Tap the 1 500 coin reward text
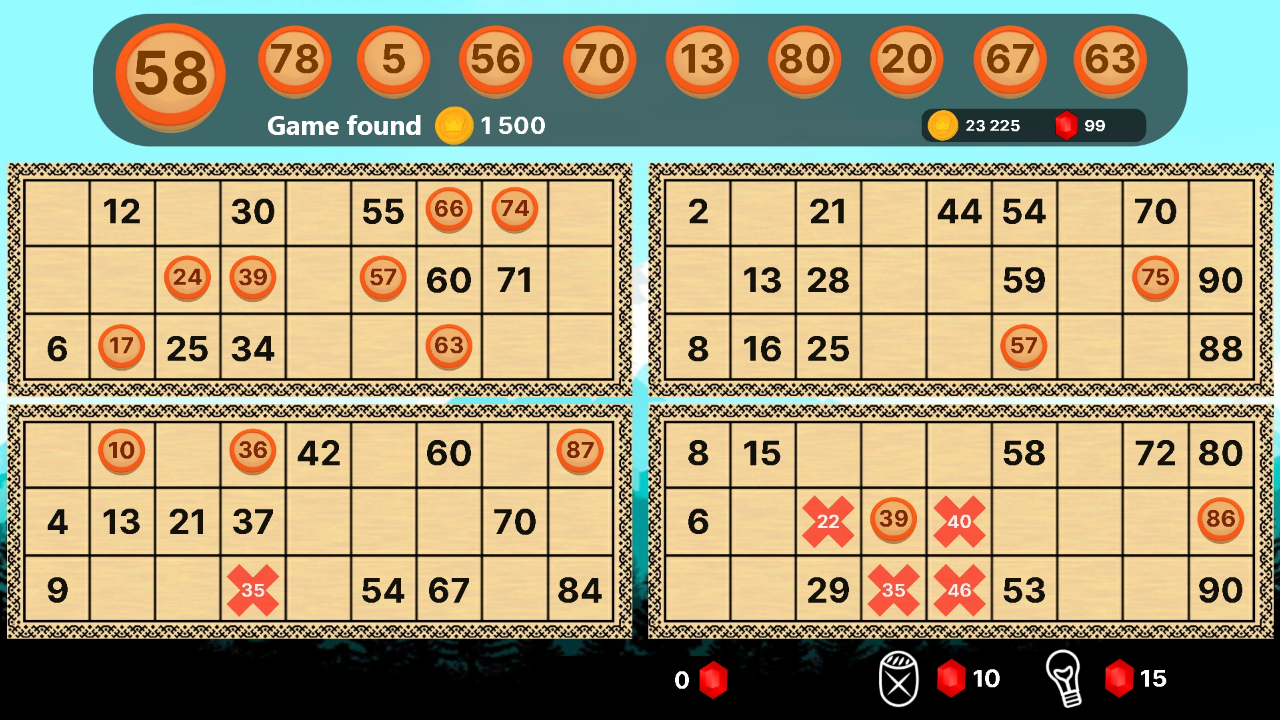This screenshot has height=720, width=1280. [x=512, y=126]
